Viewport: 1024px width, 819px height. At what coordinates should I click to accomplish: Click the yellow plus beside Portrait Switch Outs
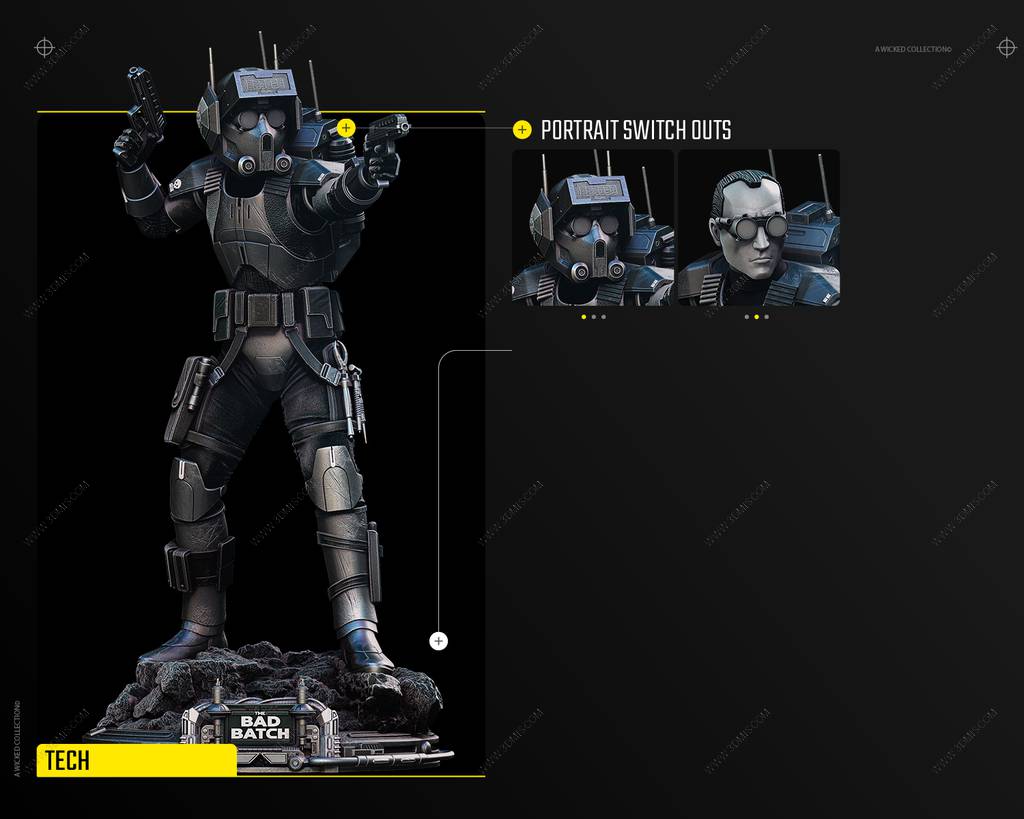pos(522,130)
